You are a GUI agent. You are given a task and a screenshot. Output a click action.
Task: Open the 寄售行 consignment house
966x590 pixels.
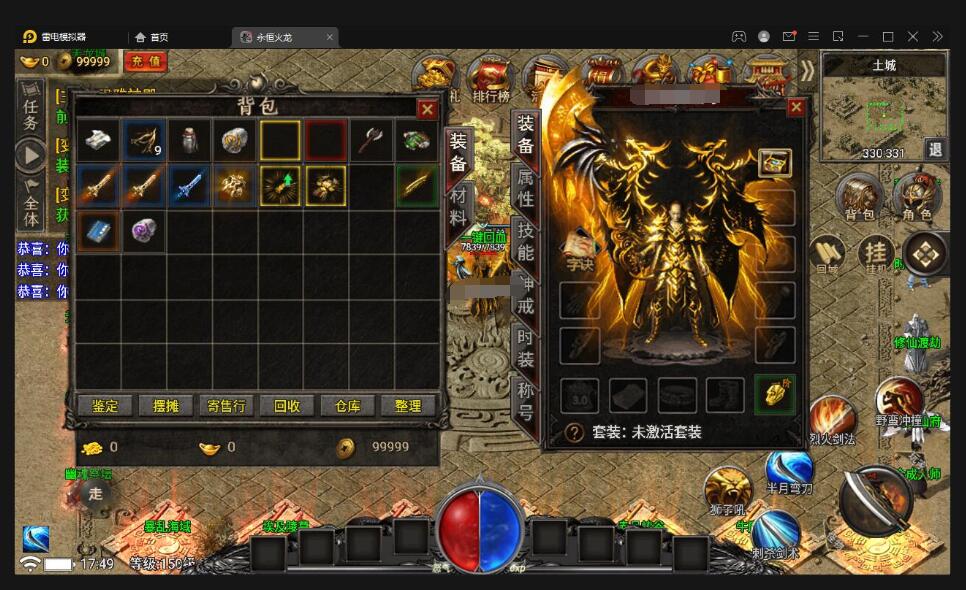[x=226, y=406]
